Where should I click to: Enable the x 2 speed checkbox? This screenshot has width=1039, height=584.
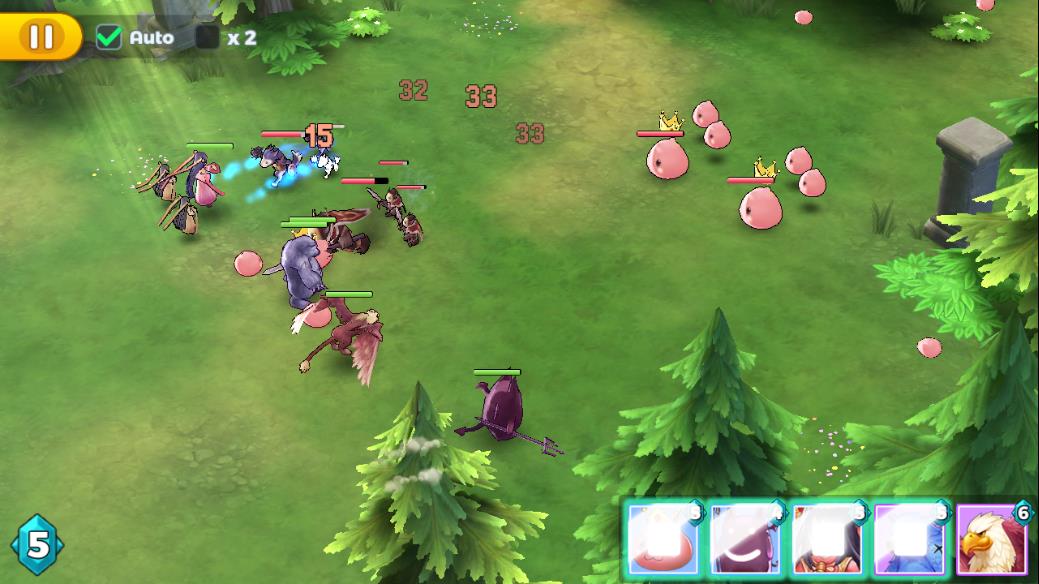point(208,38)
